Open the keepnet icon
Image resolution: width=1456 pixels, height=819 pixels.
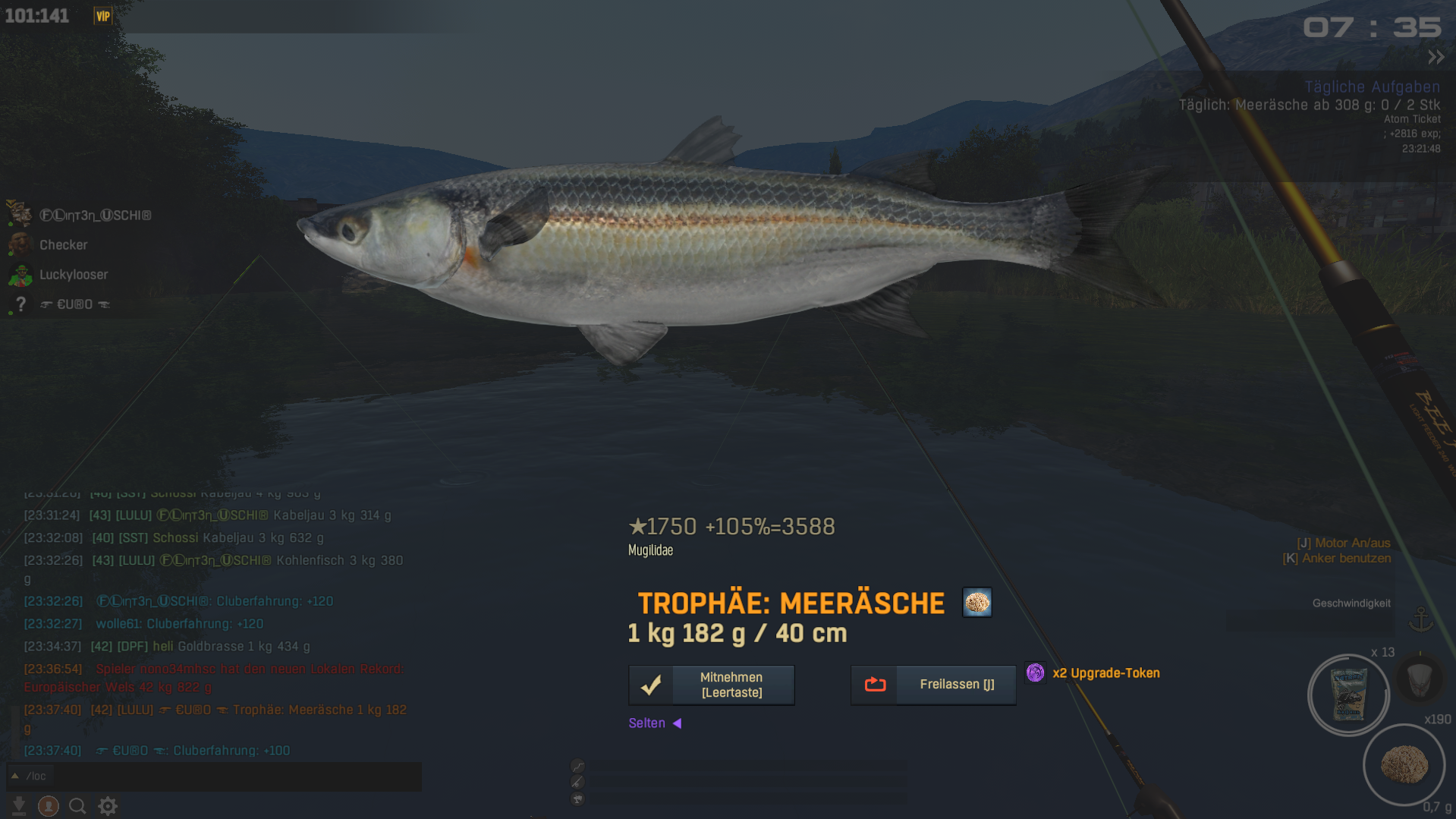(1419, 678)
